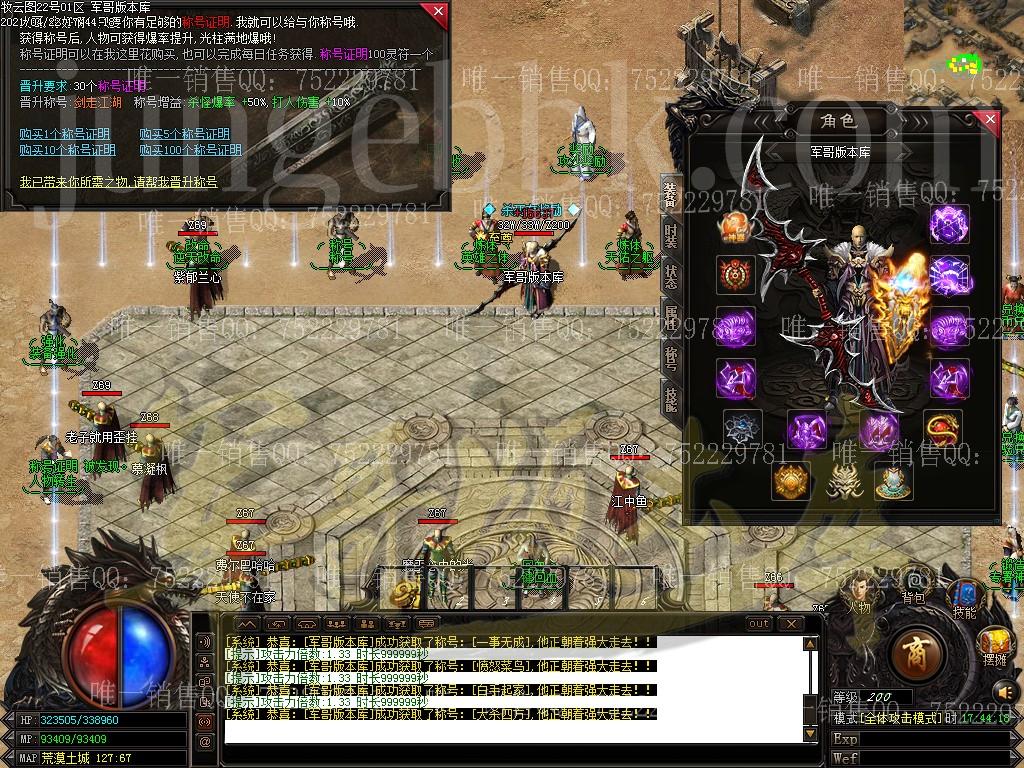Toggle the speaker sound icon

click(1002, 690)
